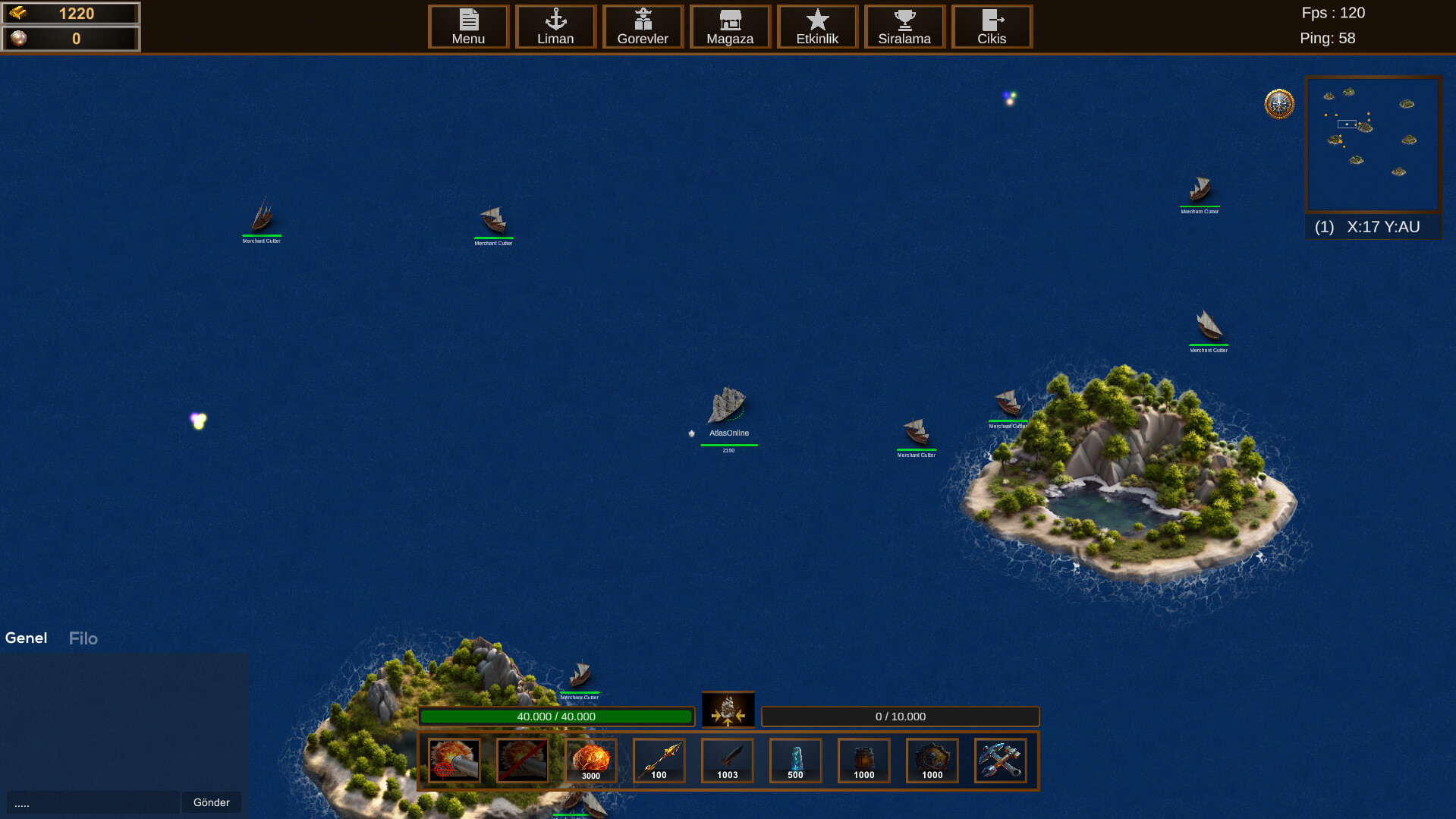This screenshot has height=819, width=1456.
Task: Open the Magaza menu
Action: tap(729, 27)
